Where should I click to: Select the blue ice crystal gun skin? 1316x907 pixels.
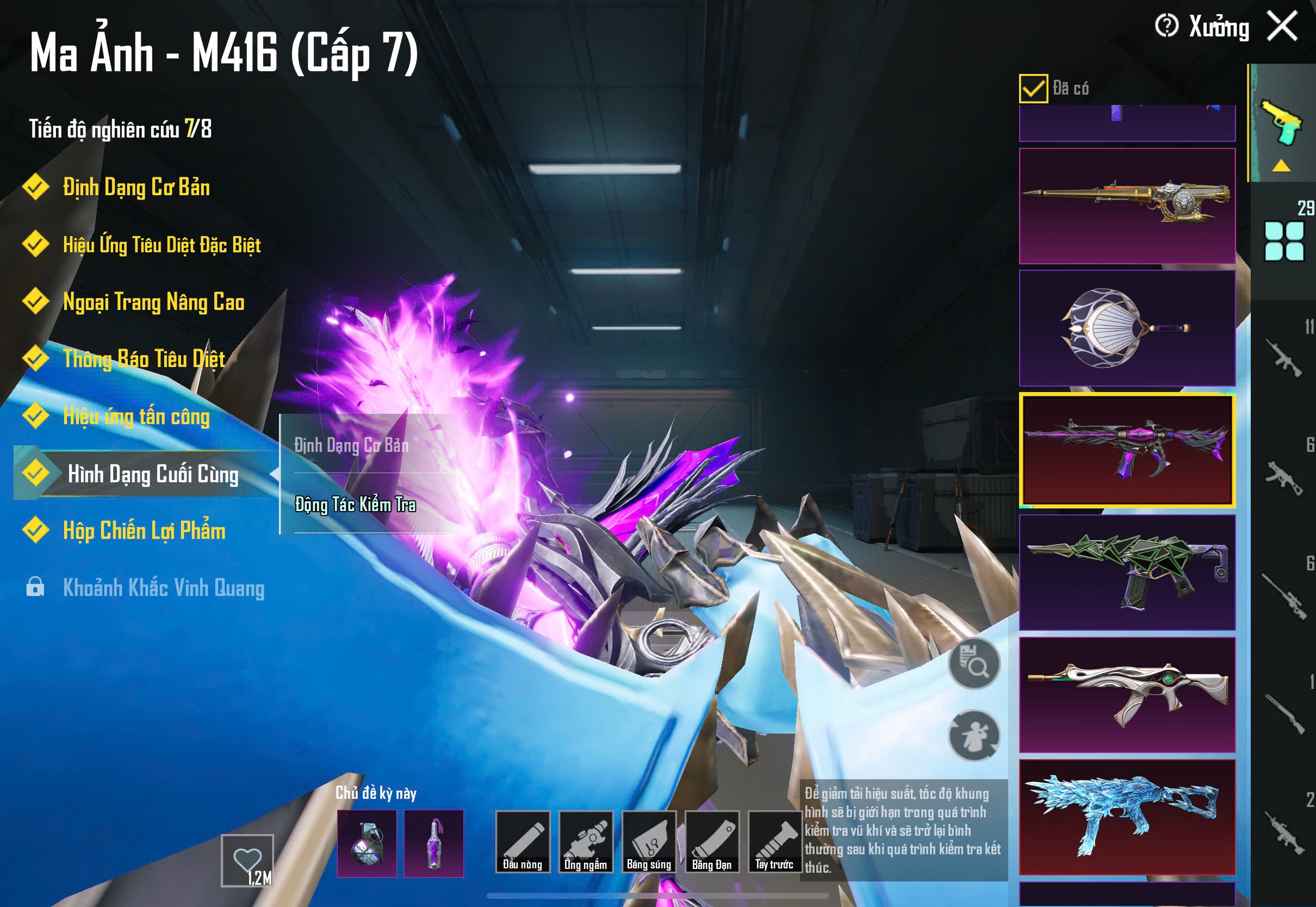[1127, 817]
